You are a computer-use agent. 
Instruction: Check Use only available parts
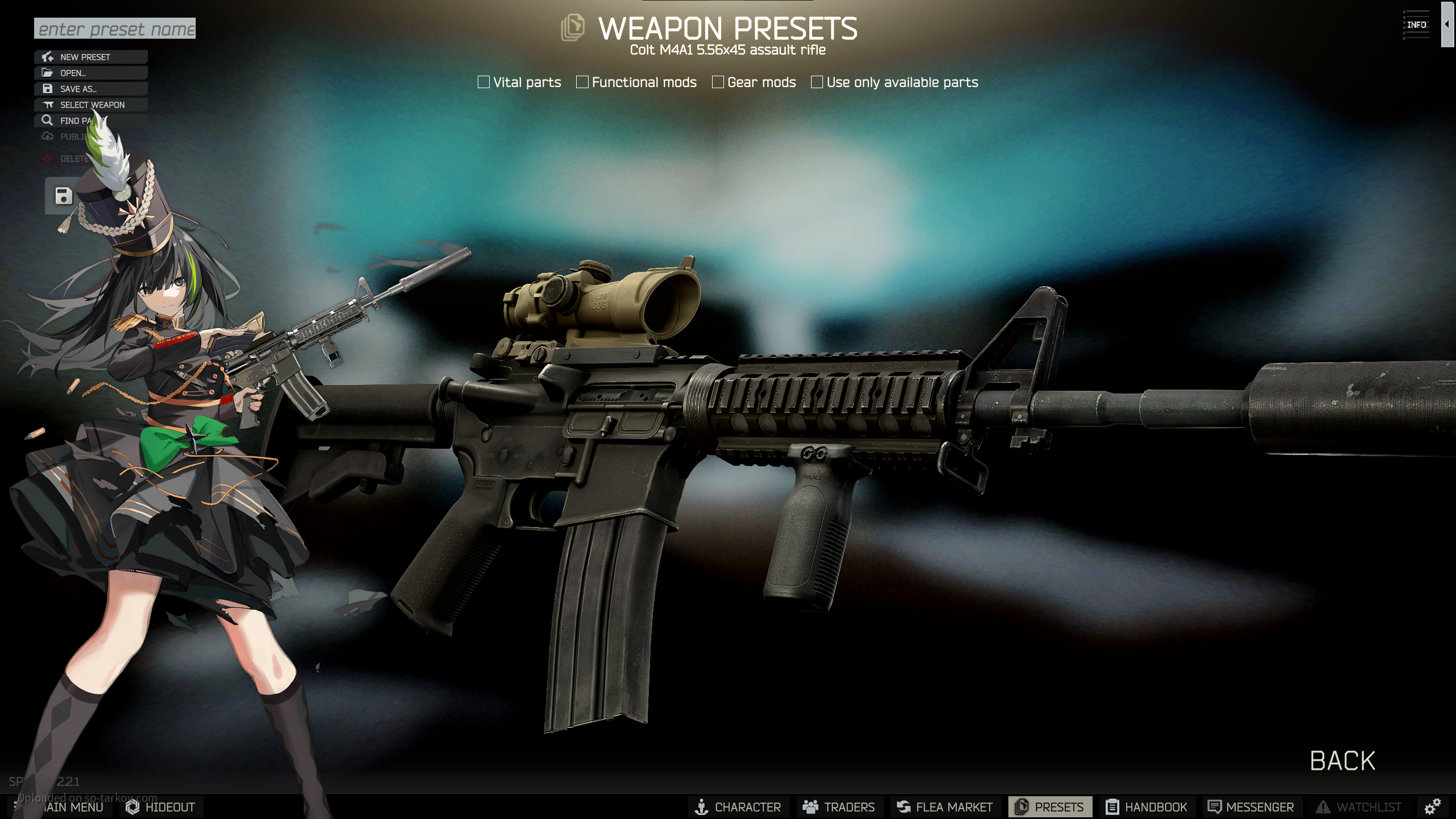tap(817, 82)
